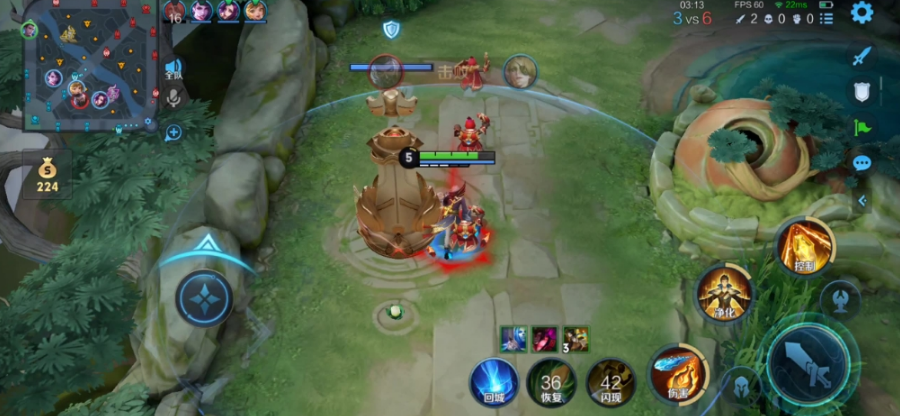The width and height of the screenshot is (900, 416).
Task: Send the green flag gather signal
Action: coord(862,127)
